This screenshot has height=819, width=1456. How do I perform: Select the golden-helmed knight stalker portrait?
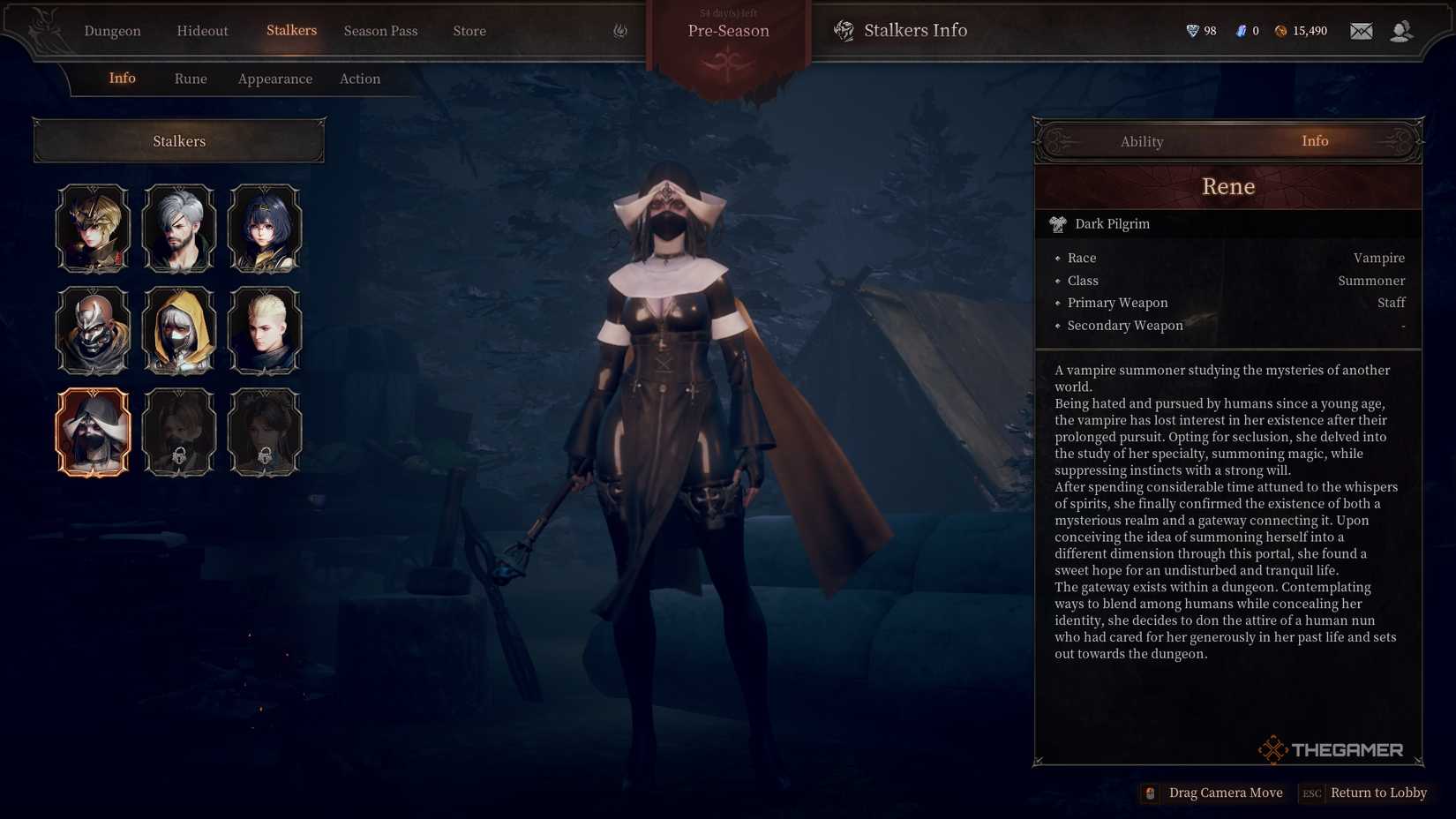click(x=94, y=228)
